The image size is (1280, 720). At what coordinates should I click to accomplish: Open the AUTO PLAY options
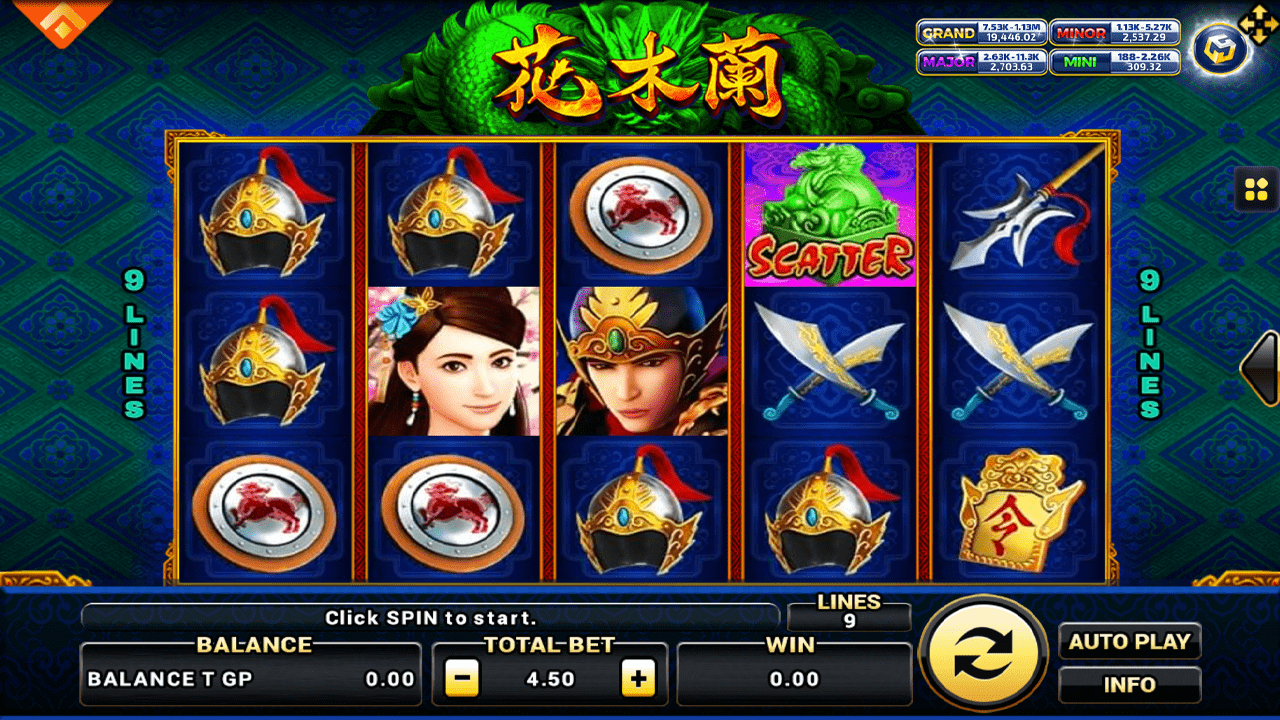(1129, 642)
